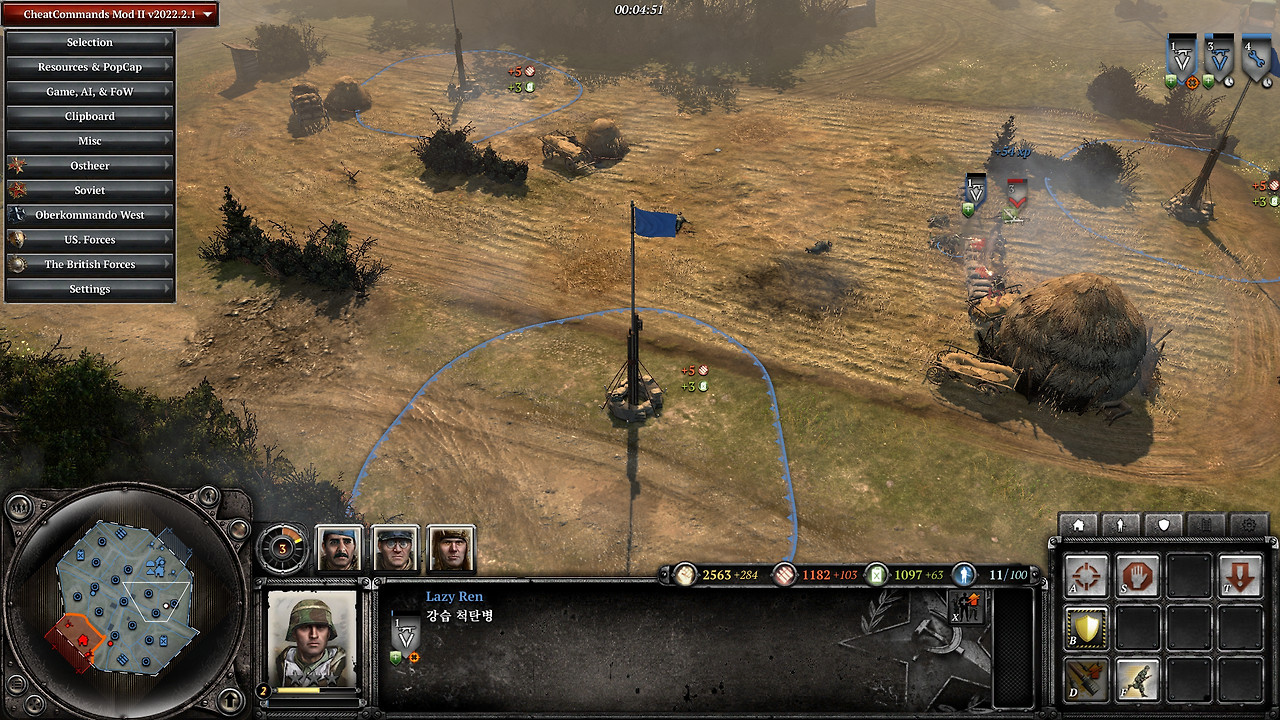The height and width of the screenshot is (720, 1280).
Task: Open Oberkommando West menu
Action: (90, 215)
